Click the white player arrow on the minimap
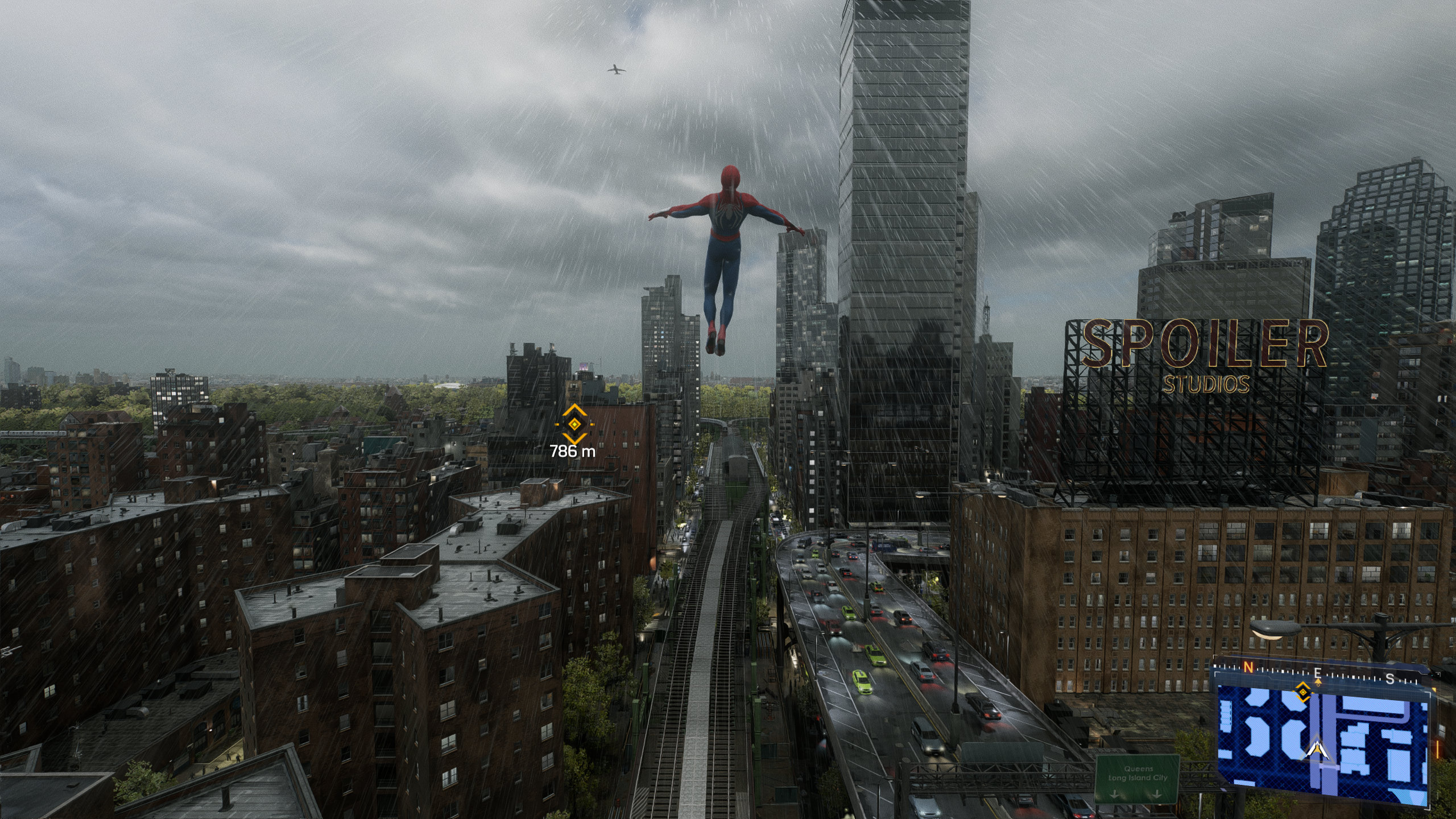 pyautogui.click(x=1317, y=750)
